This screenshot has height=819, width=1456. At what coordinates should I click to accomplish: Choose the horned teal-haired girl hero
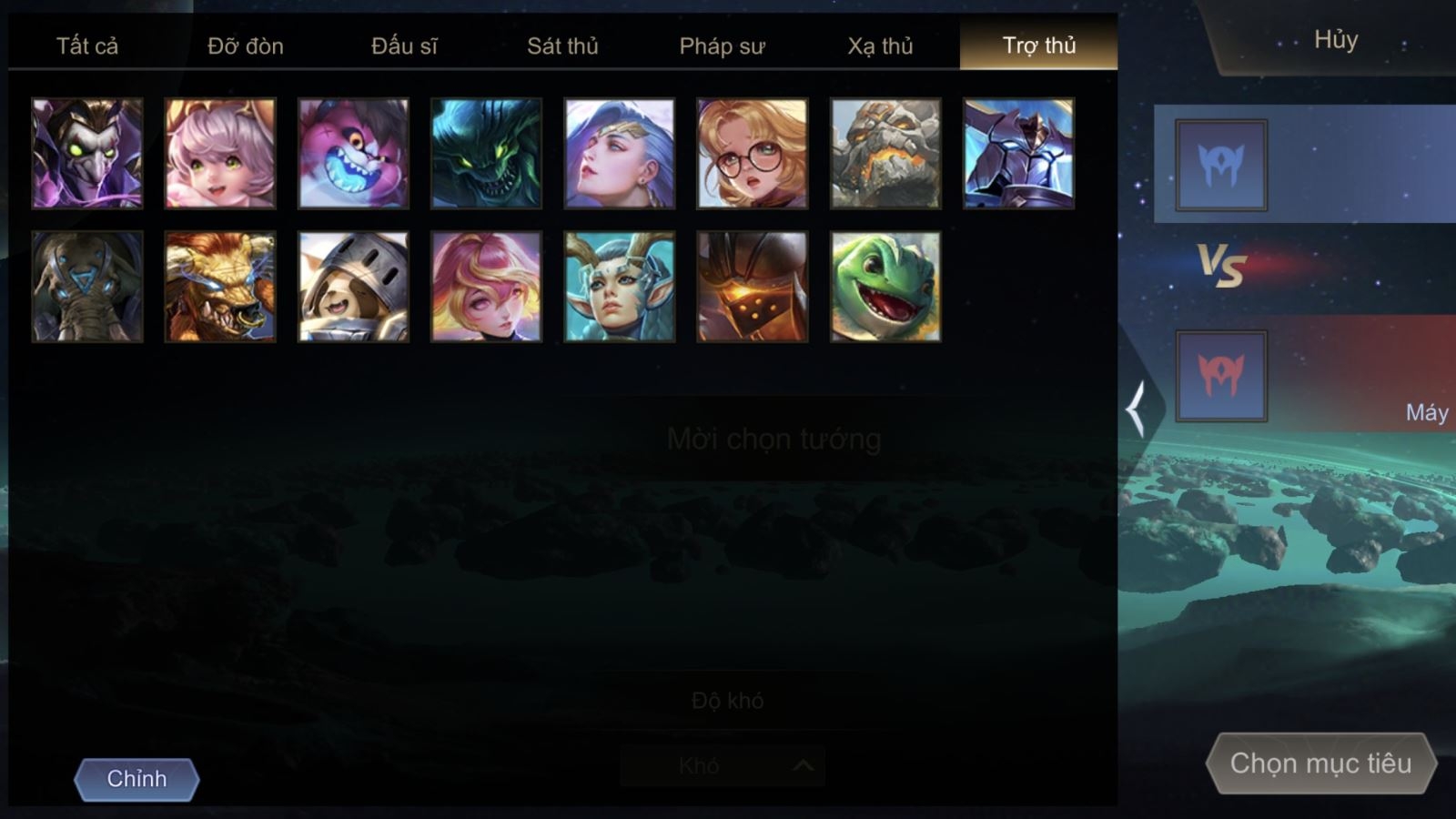click(620, 287)
